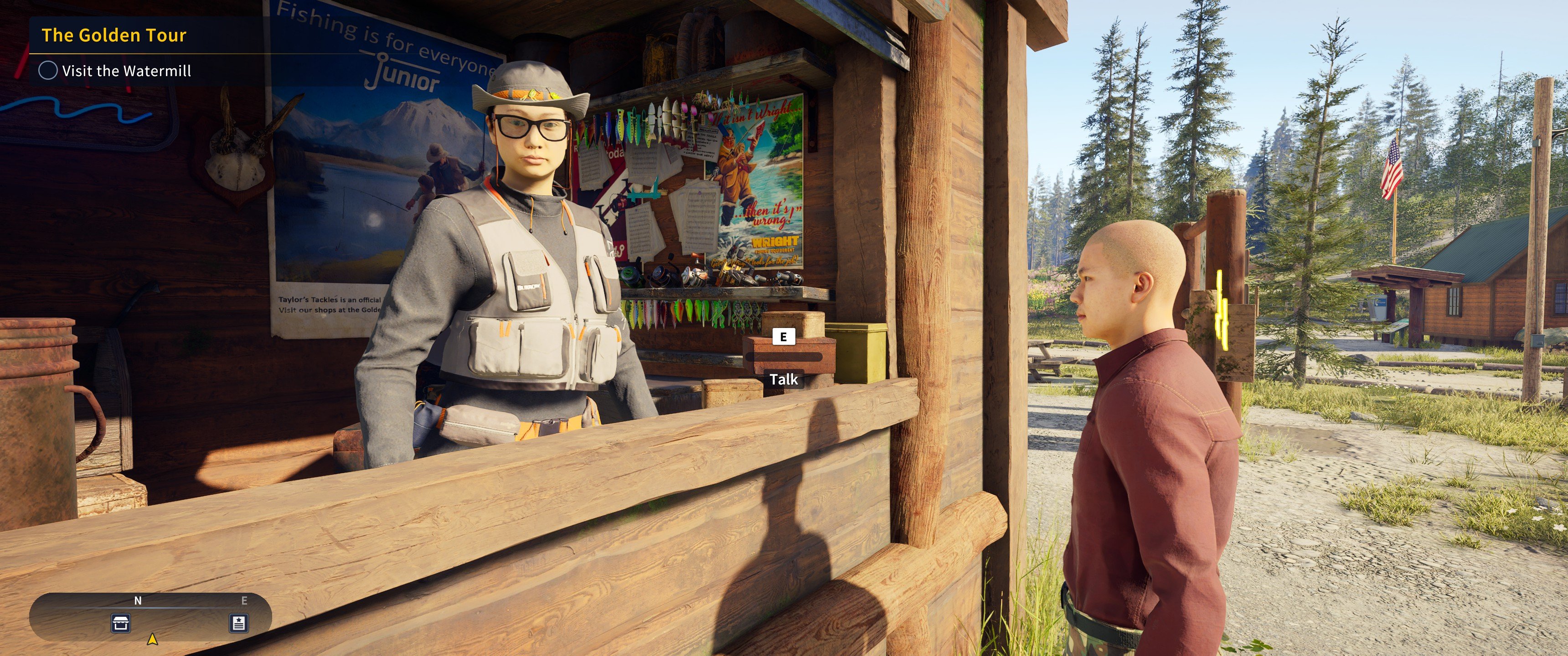Select the notice board marker on compass
Screen dimensions: 1568x656
tap(238, 623)
